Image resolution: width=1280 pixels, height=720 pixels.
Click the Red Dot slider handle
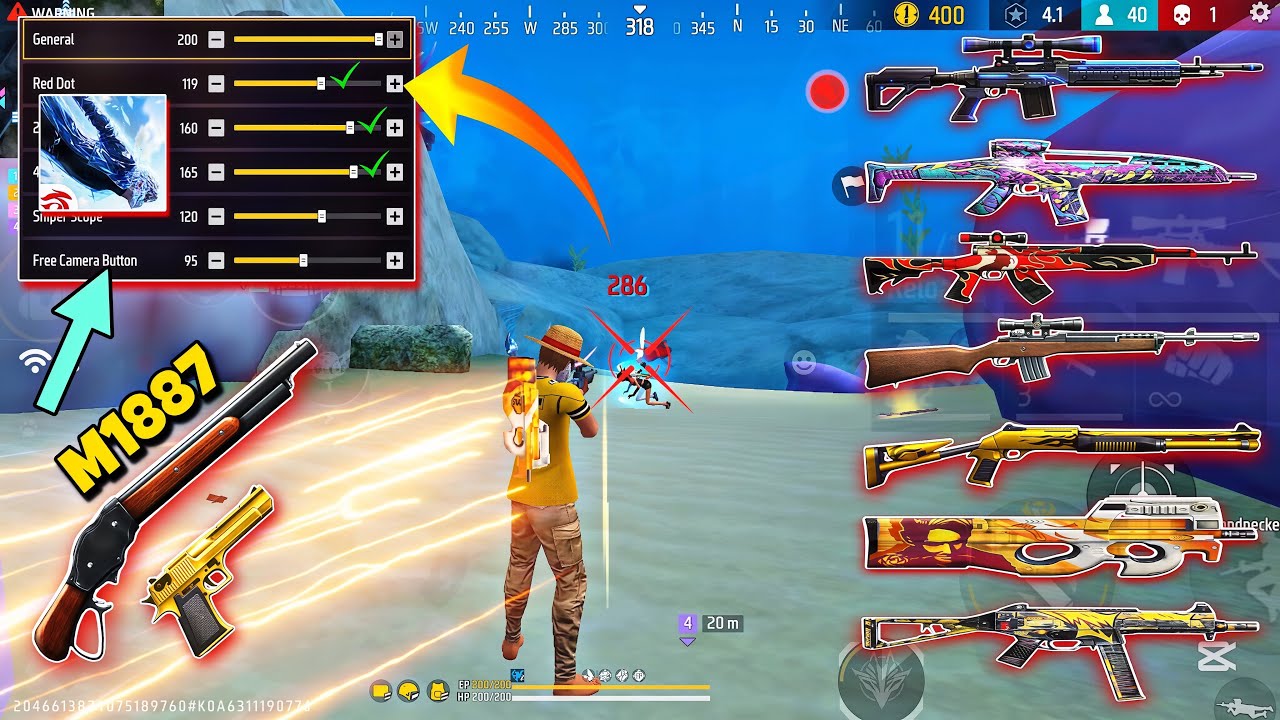click(x=321, y=84)
